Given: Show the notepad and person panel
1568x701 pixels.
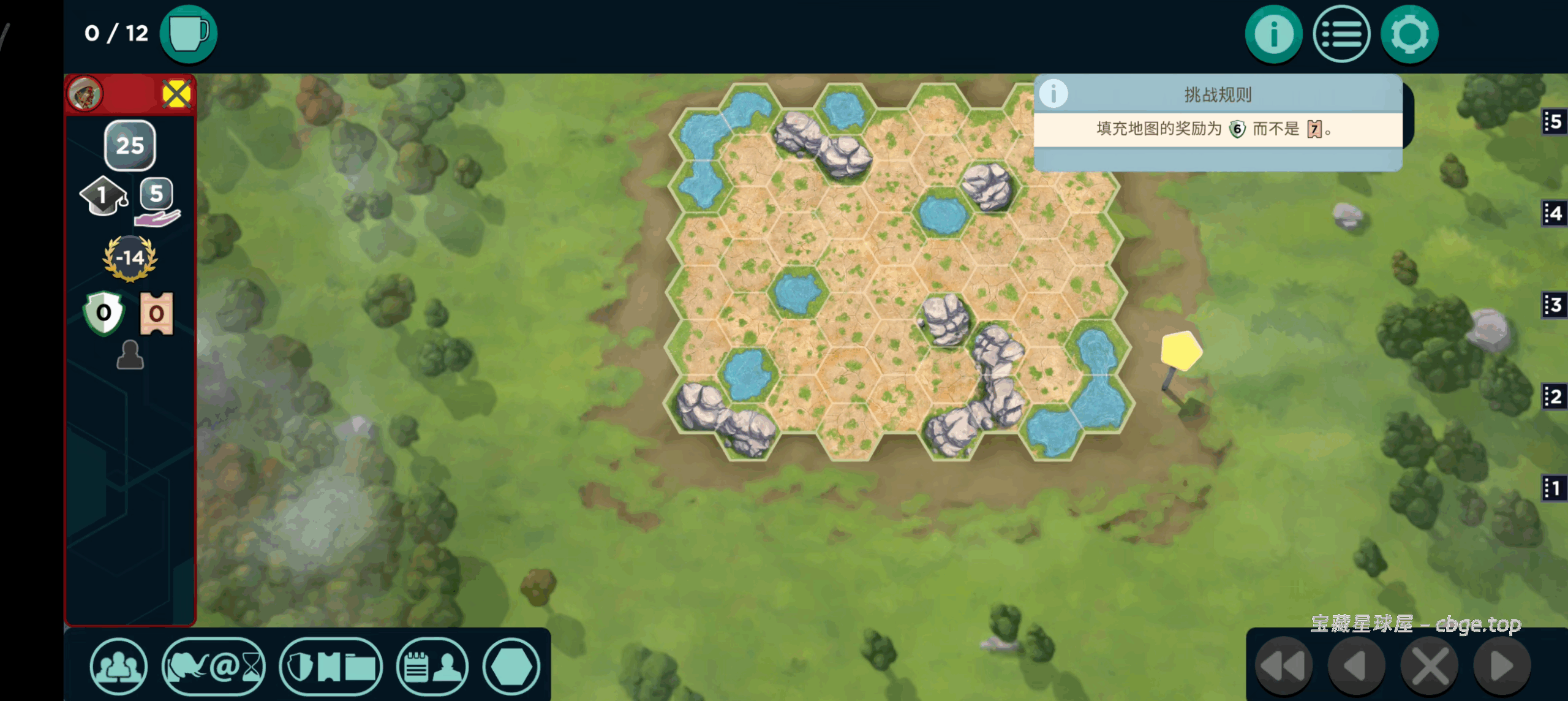Looking at the screenshot, I should pyautogui.click(x=432, y=667).
